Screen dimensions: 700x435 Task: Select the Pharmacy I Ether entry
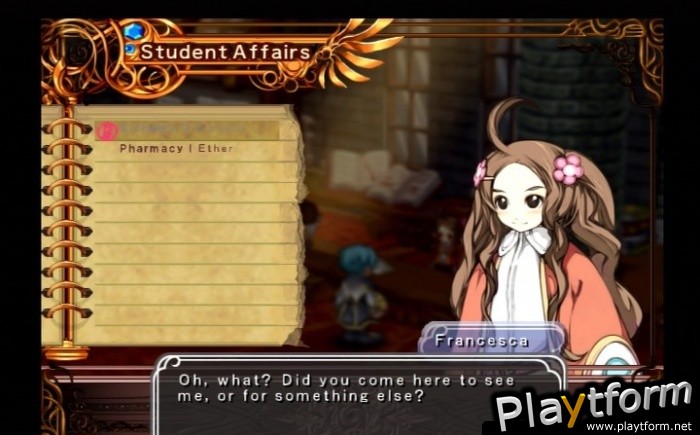pos(175,149)
